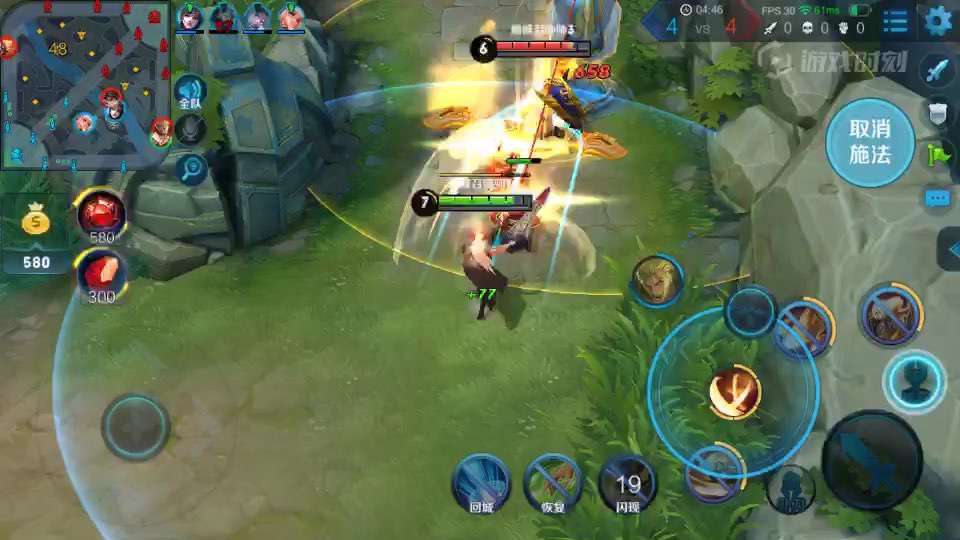Screen dimensions: 960x540
Task: Open the gold coin shop showing 580
Action: (x=36, y=235)
